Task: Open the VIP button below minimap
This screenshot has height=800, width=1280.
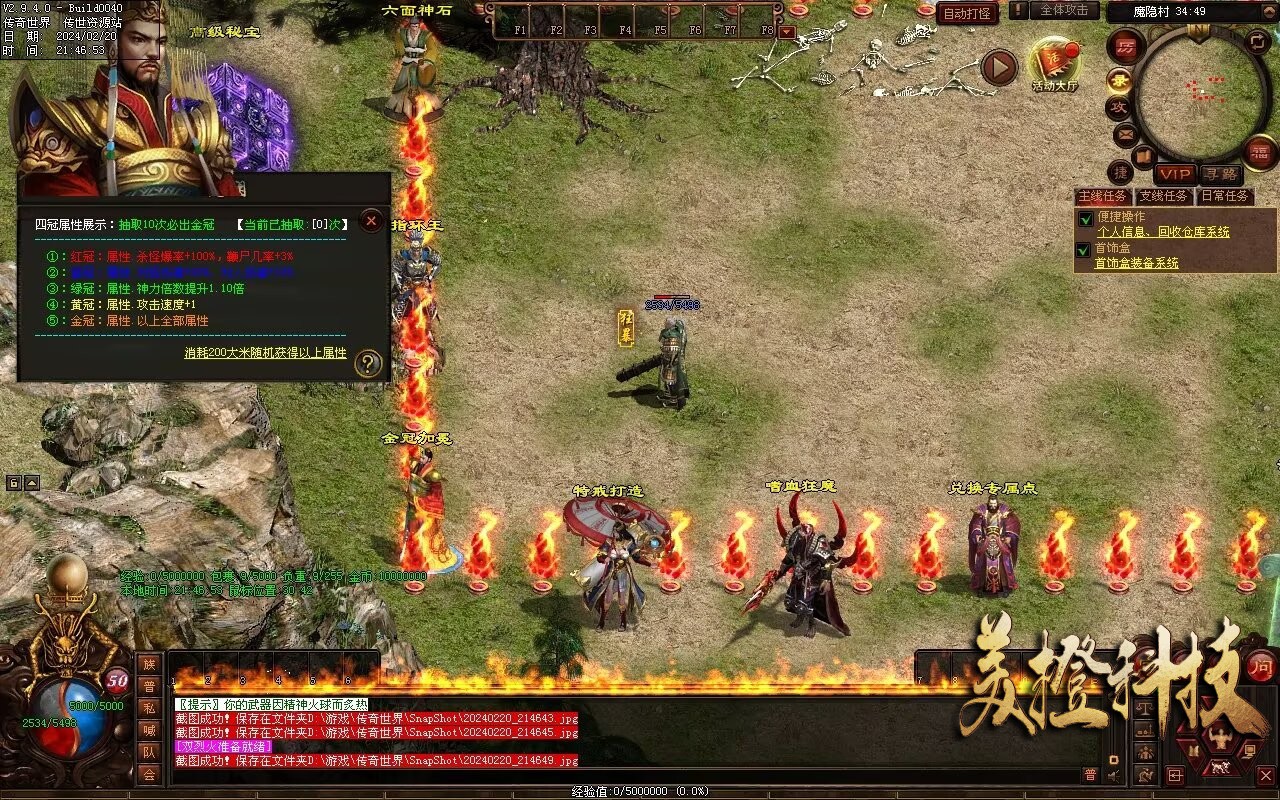Action: tap(1175, 174)
